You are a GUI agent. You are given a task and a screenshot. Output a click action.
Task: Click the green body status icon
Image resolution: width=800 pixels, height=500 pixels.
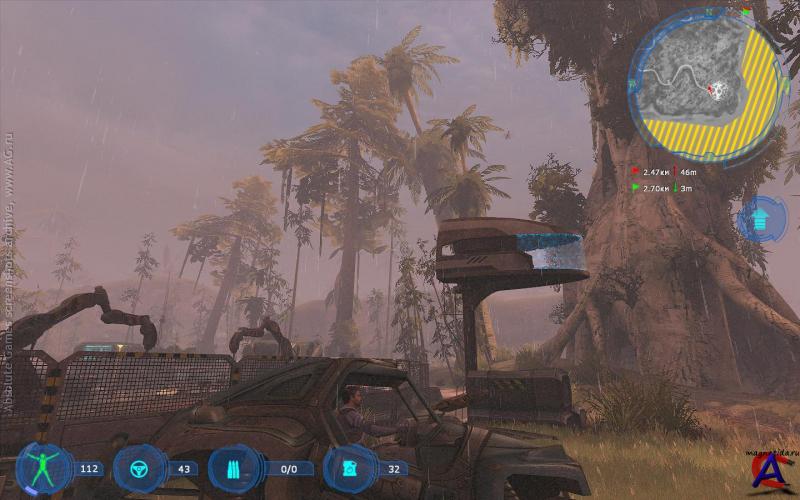click(x=44, y=469)
